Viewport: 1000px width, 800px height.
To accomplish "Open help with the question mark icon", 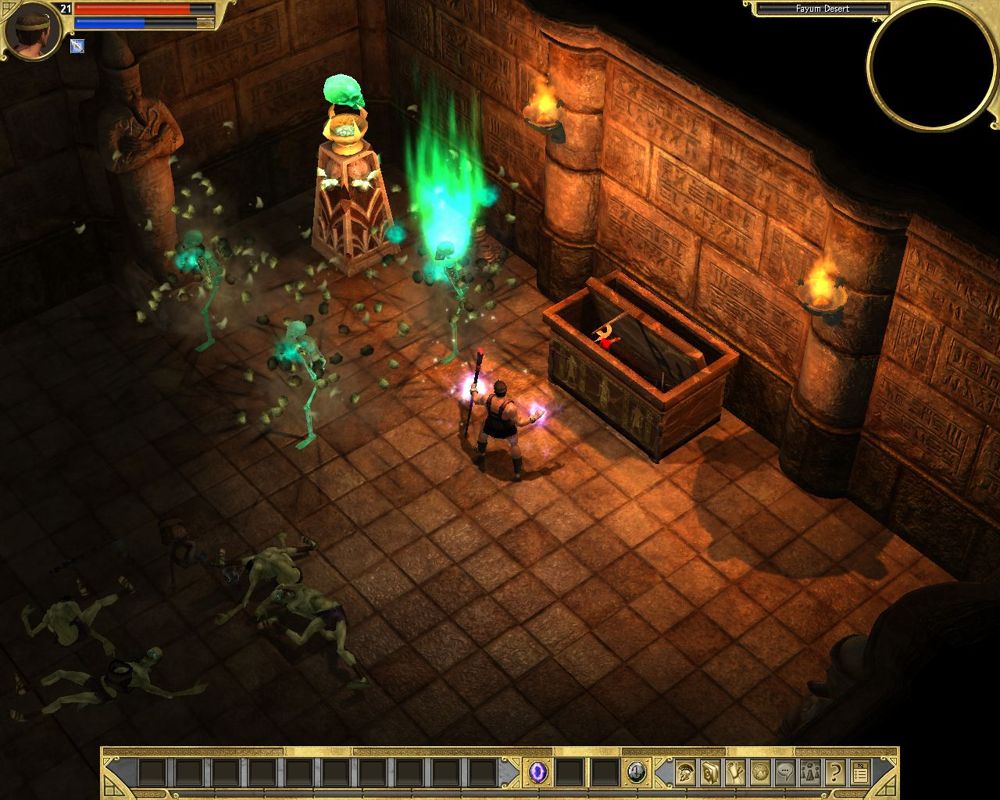I will [834, 772].
